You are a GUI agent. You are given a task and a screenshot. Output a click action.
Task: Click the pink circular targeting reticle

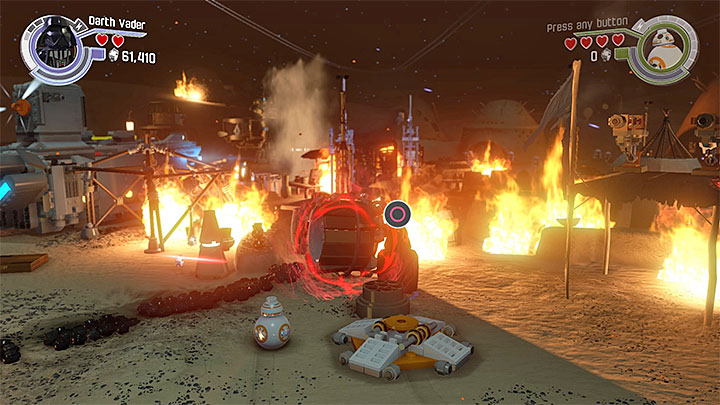(x=397, y=212)
